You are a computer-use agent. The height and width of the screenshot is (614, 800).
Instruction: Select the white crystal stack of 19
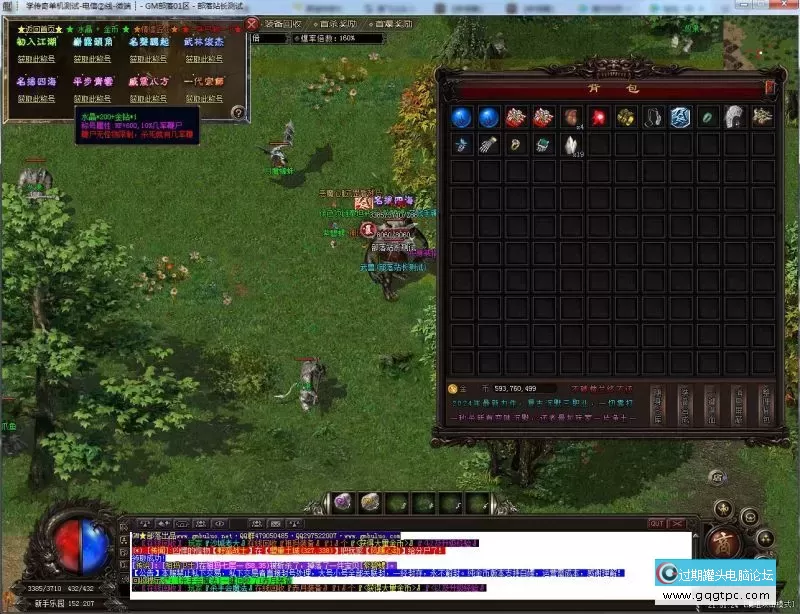[571, 145]
